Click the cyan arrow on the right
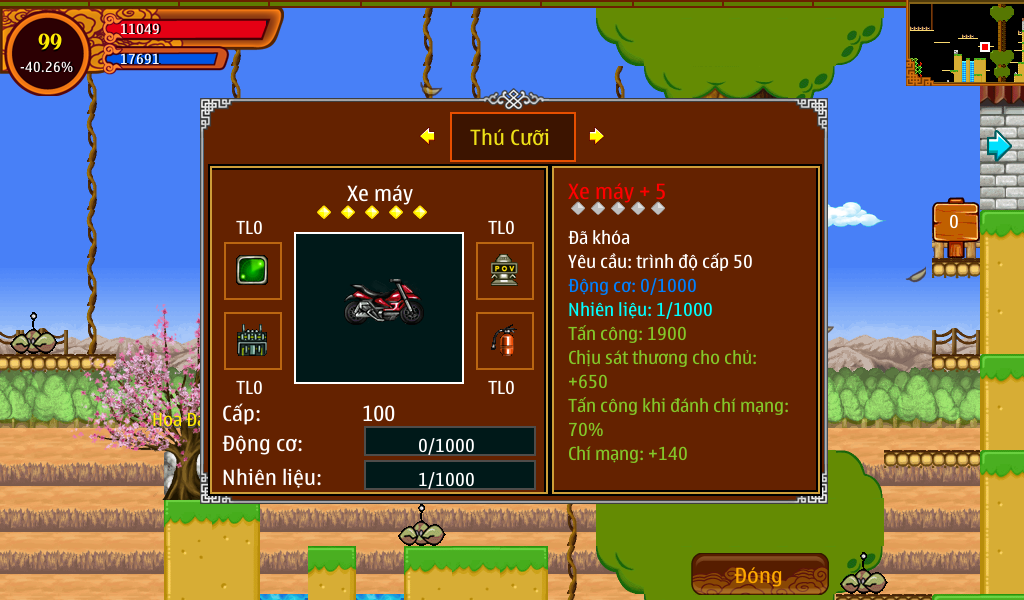The height and width of the screenshot is (600, 1024). click(x=998, y=147)
